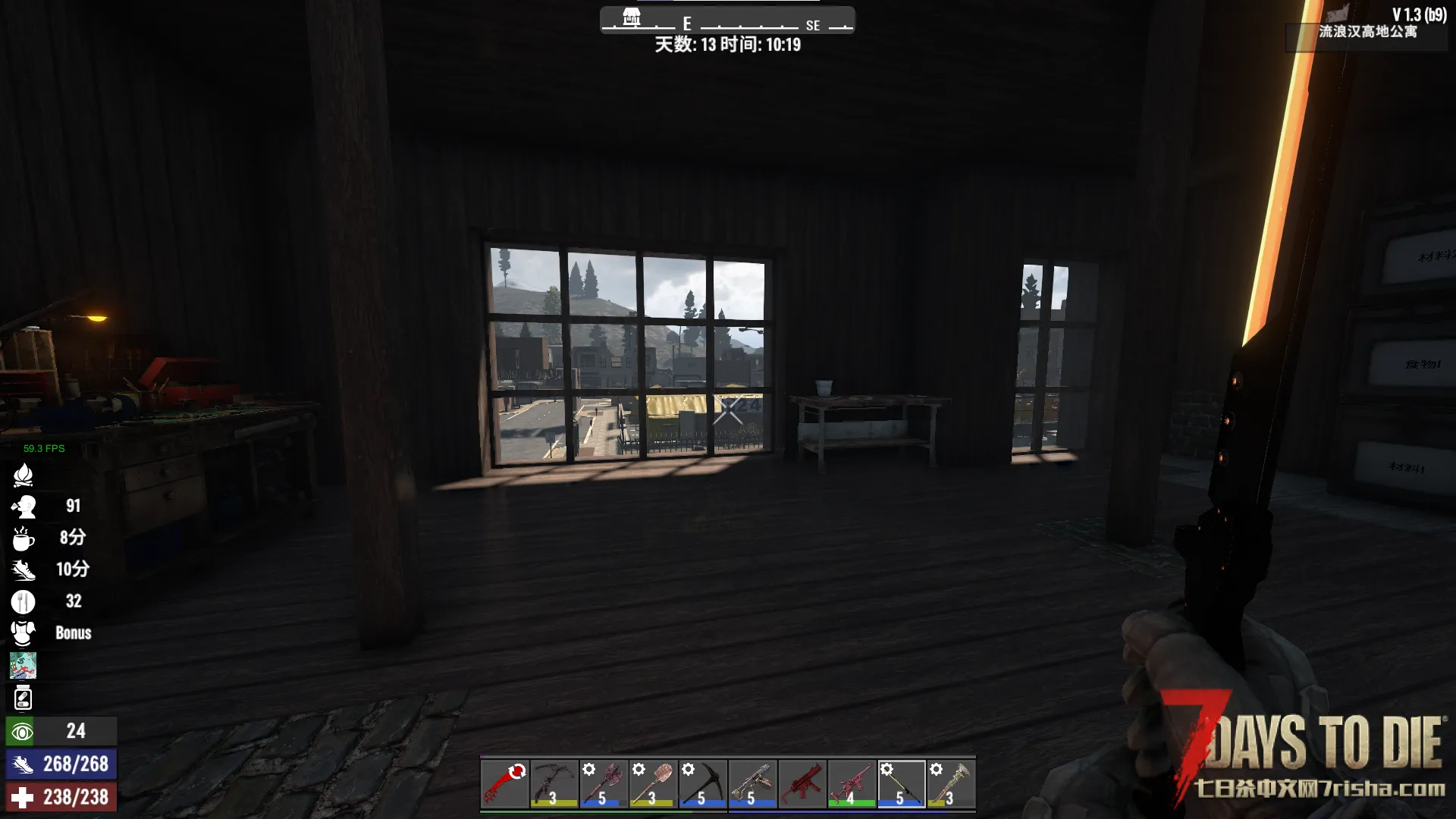Equip the crossbow from the hotbar

554,783
